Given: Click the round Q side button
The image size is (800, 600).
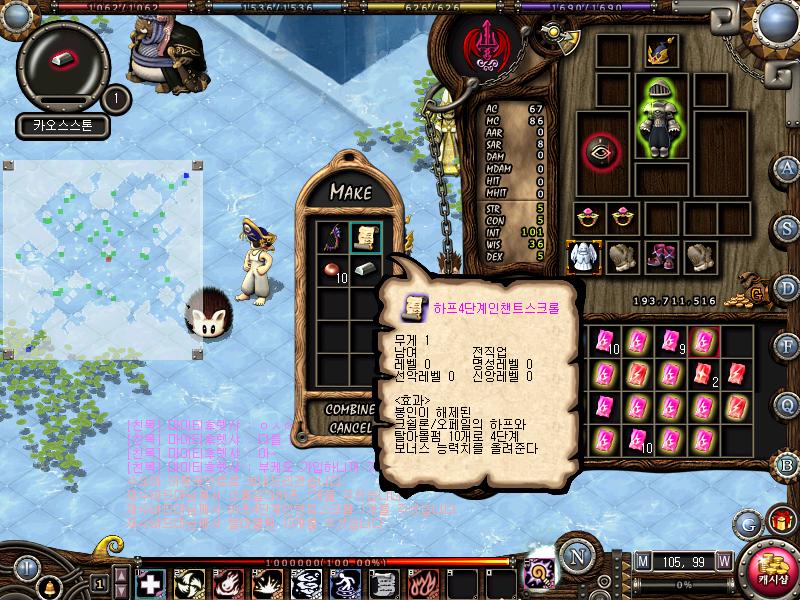Looking at the screenshot, I should point(787,404).
